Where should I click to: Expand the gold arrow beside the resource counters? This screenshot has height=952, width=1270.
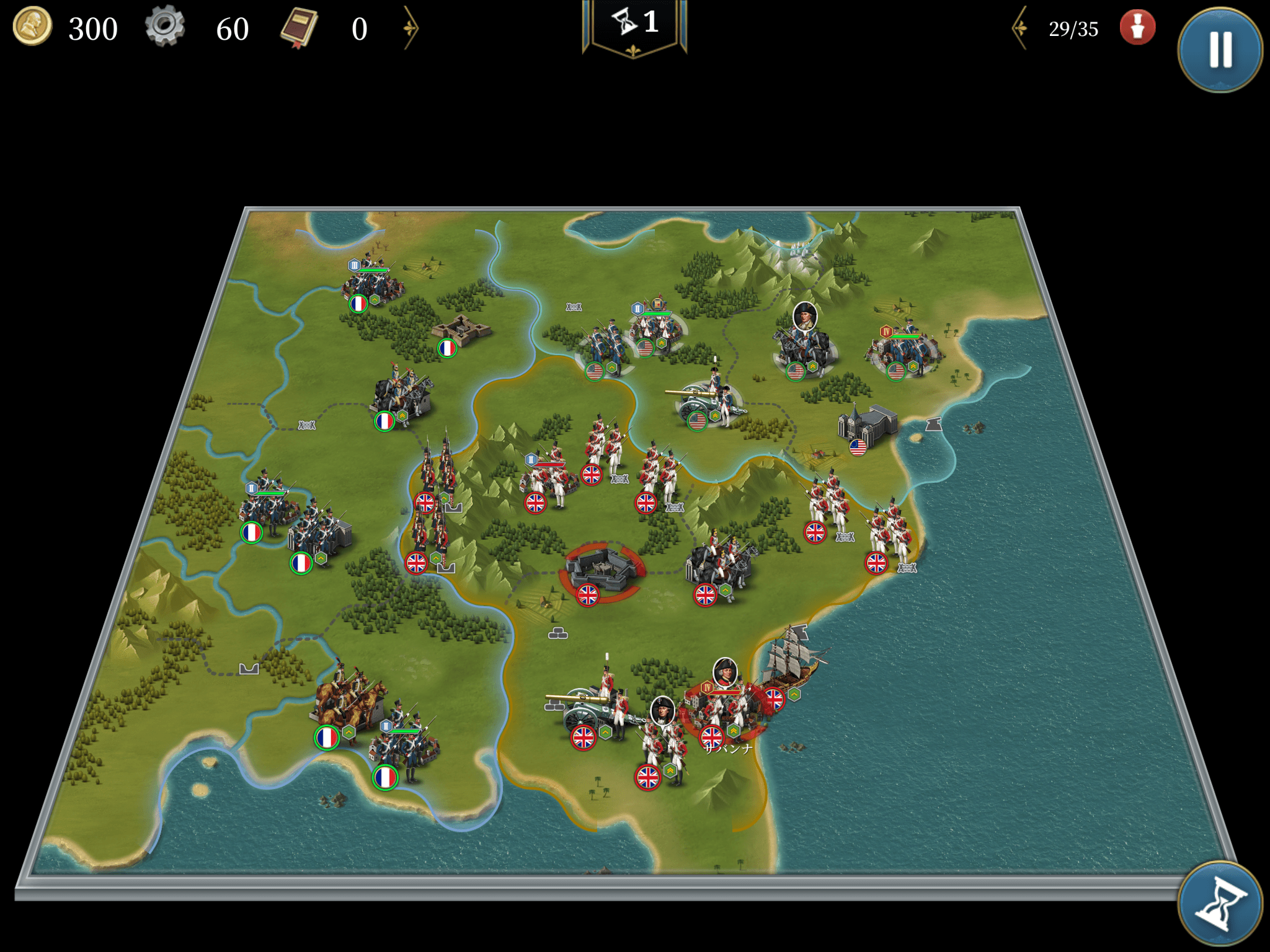click(x=411, y=28)
